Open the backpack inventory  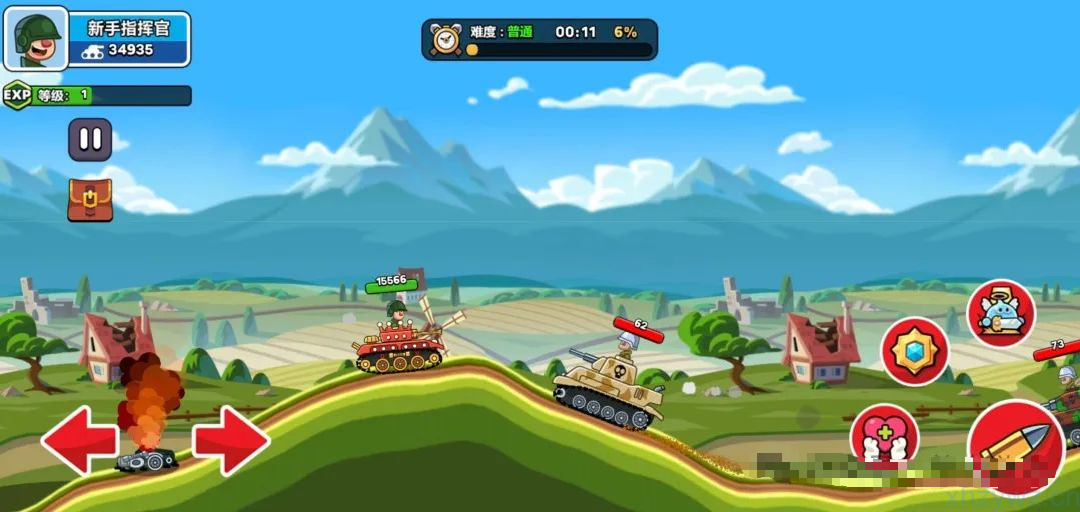pyautogui.click(x=90, y=200)
